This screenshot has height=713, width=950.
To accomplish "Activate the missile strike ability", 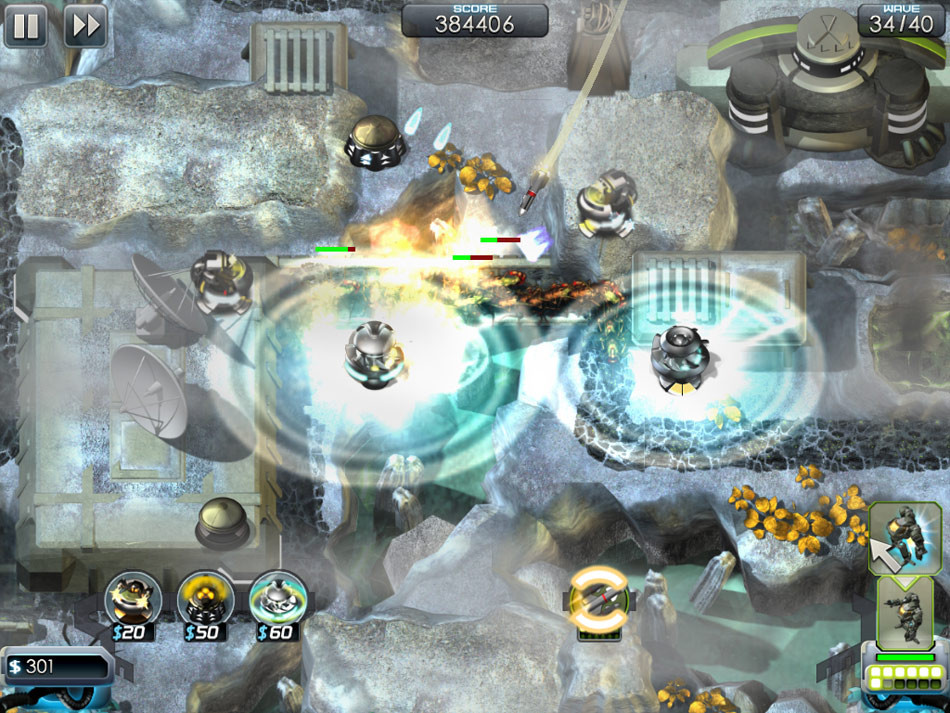I will tap(599, 599).
